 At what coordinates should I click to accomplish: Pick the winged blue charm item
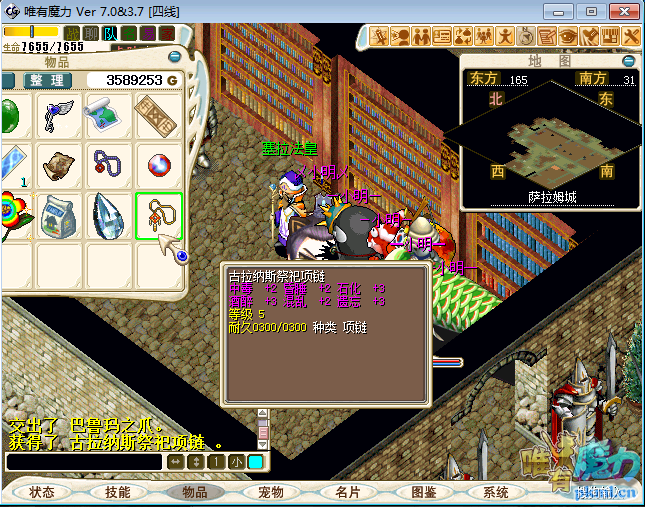pos(59,116)
